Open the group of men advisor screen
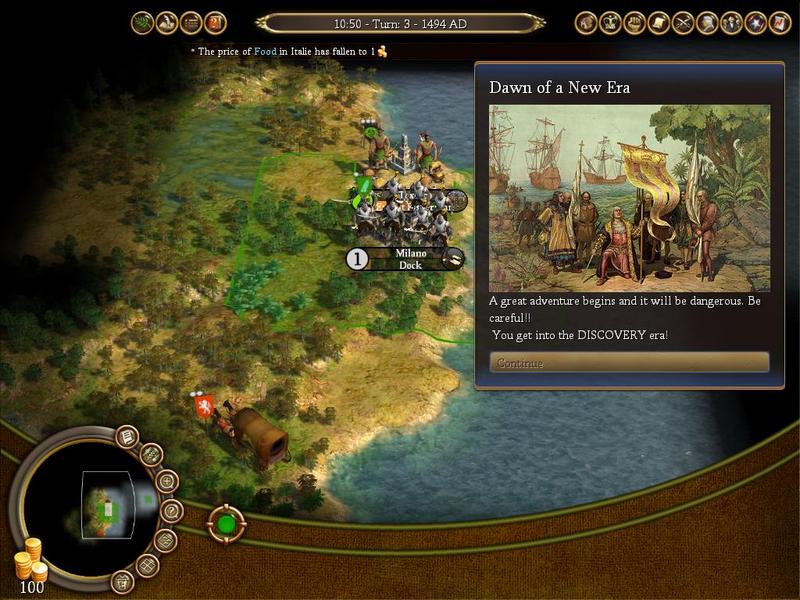Screen dimensions: 800x600 click(x=732, y=21)
